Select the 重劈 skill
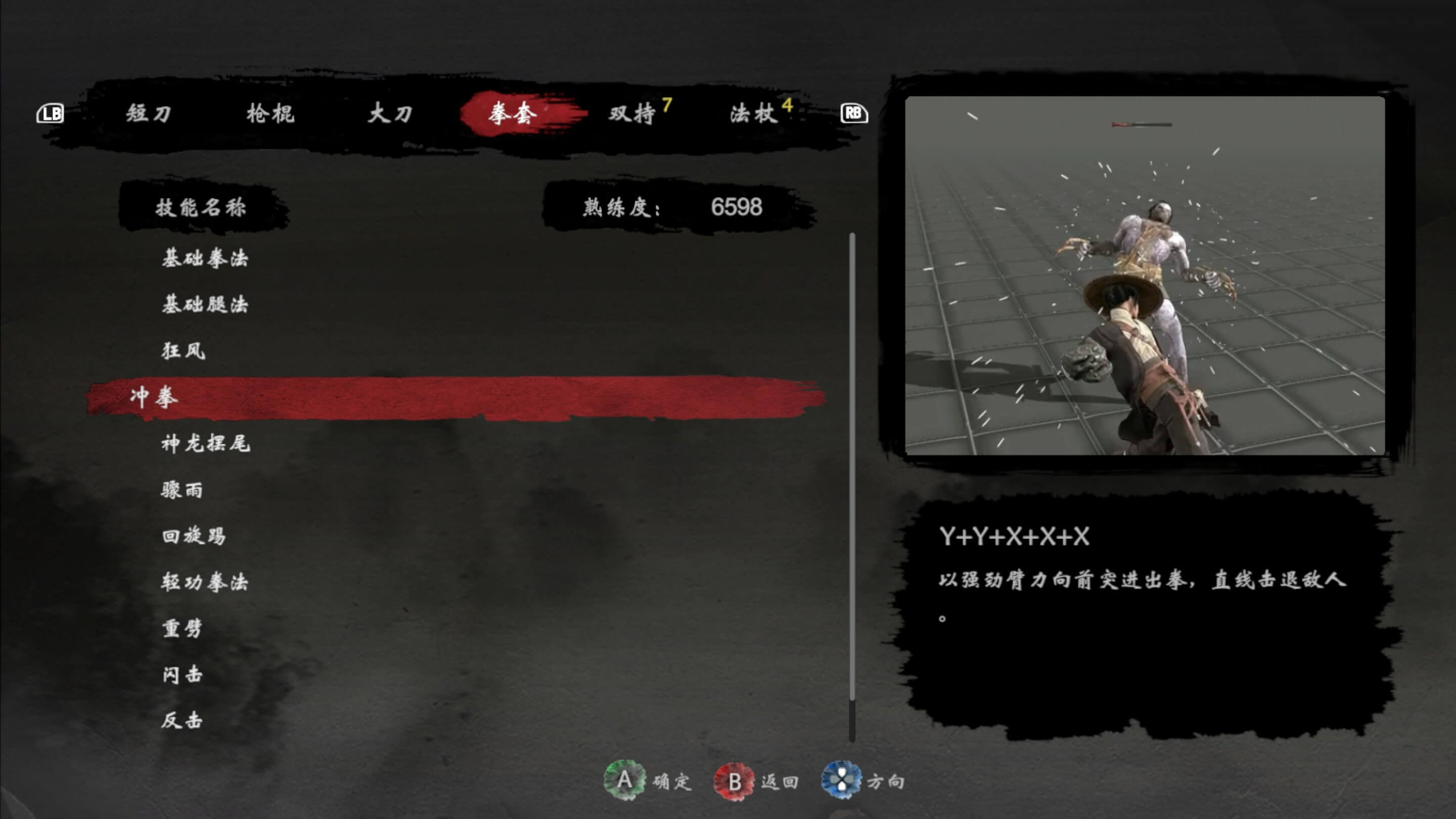 182,628
